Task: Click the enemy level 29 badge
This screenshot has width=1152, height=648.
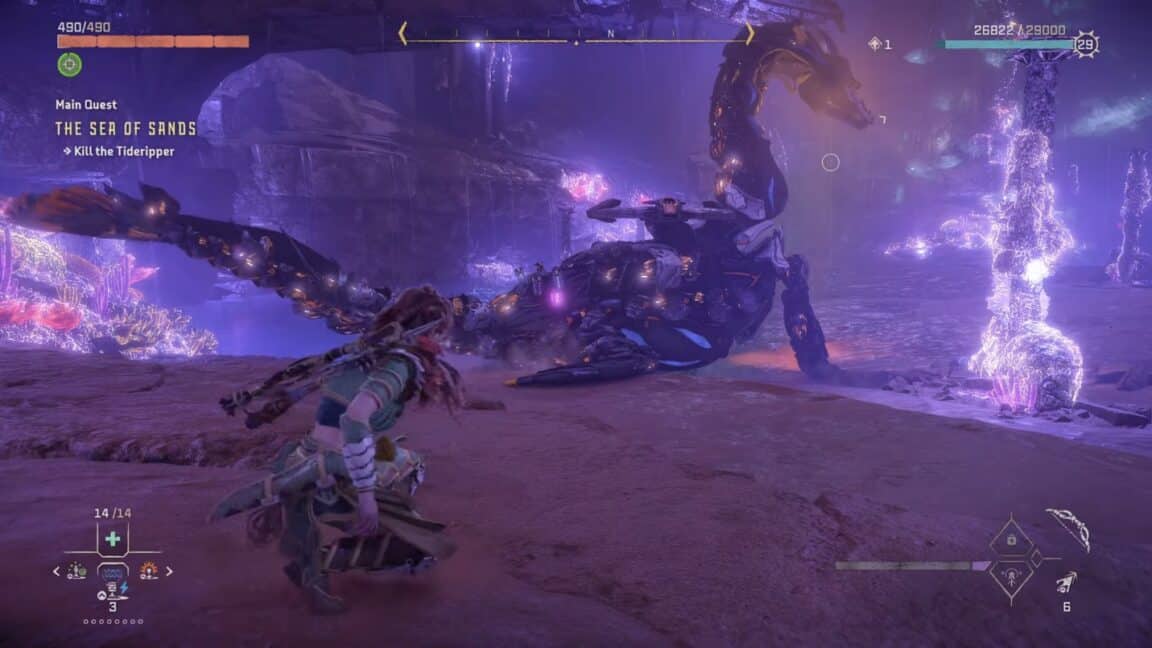Action: [1085, 44]
